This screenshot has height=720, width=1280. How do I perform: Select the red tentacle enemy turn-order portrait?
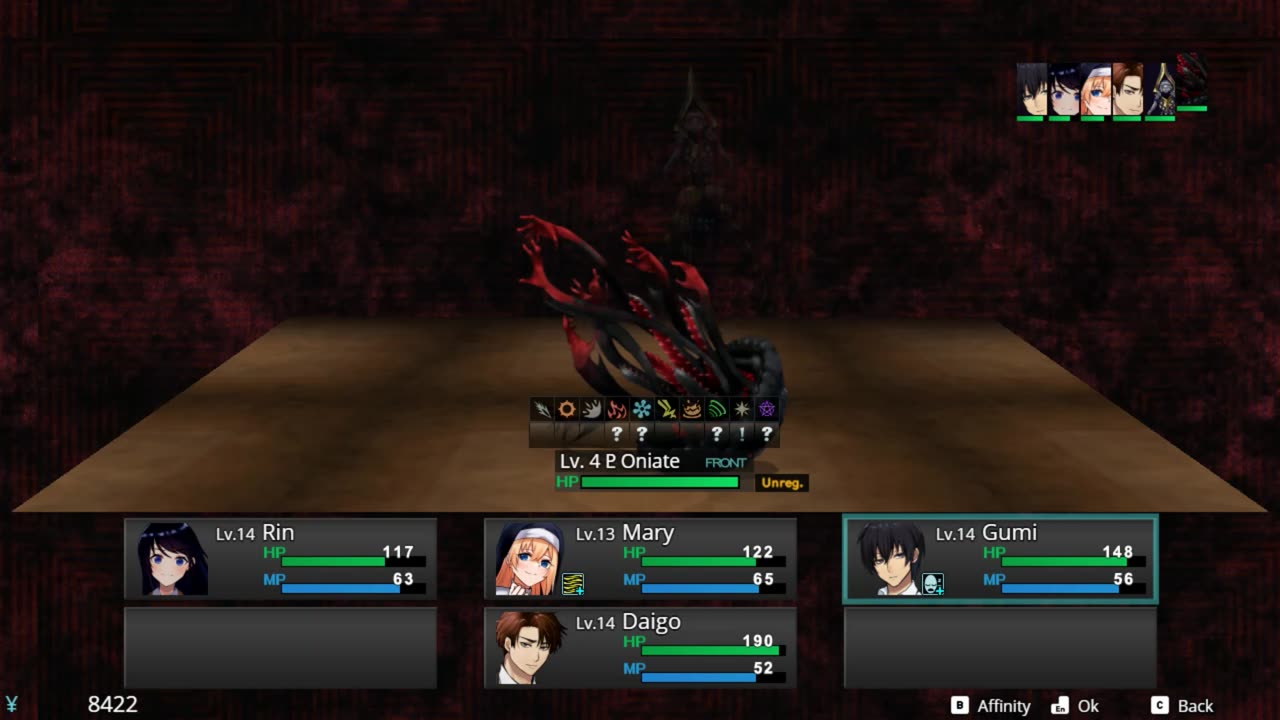click(x=1192, y=80)
